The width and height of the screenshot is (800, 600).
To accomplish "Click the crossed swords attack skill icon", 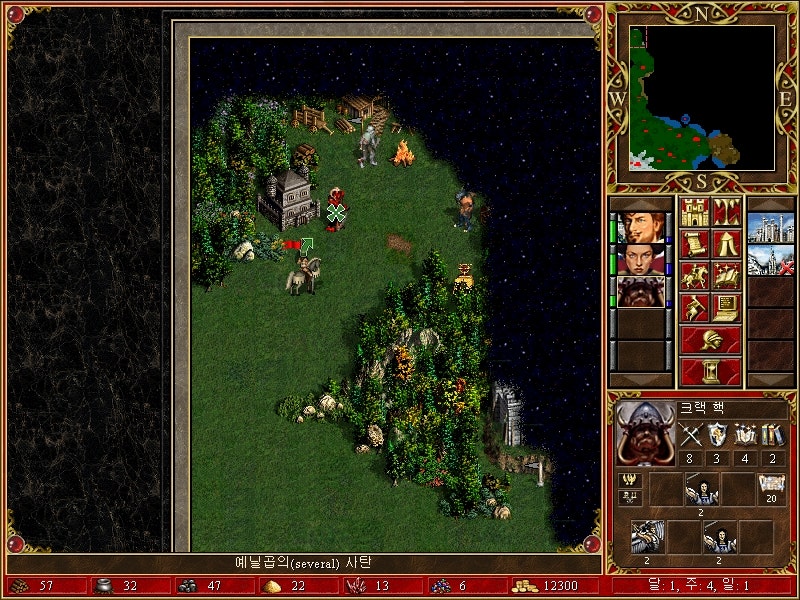I will [x=691, y=434].
